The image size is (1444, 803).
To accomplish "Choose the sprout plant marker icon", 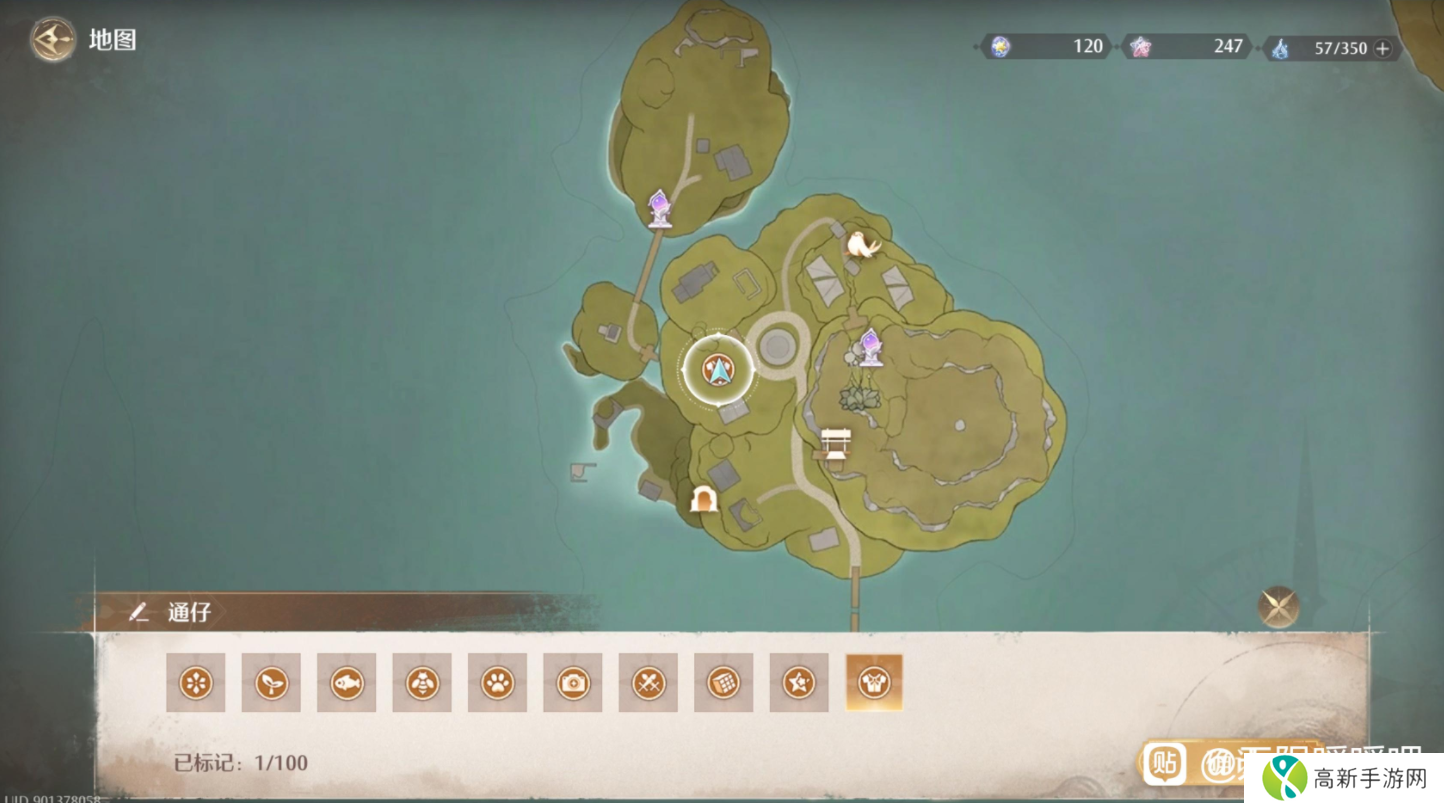I will 271,683.
